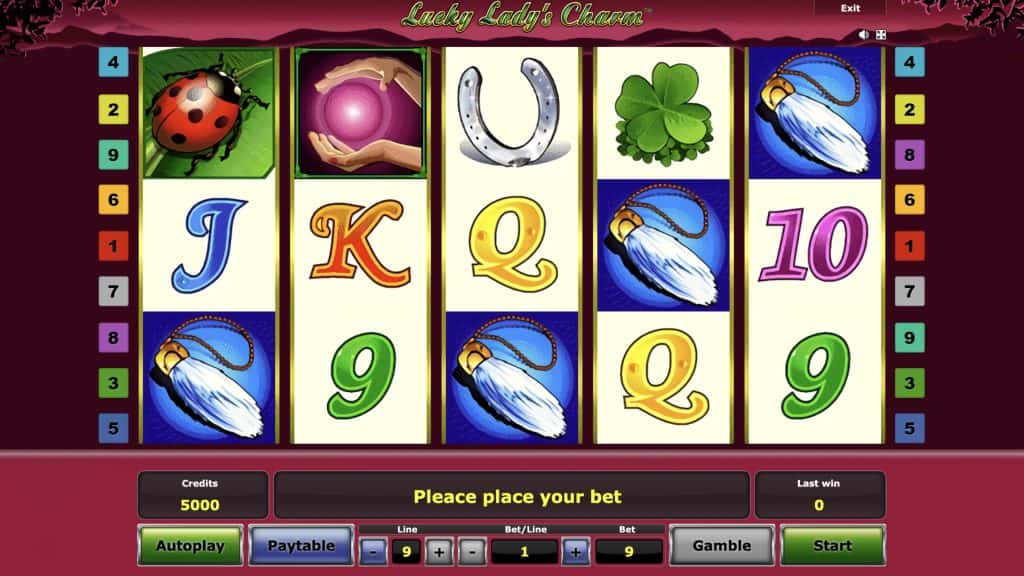
Task: Open the Paytable
Action: [300, 546]
